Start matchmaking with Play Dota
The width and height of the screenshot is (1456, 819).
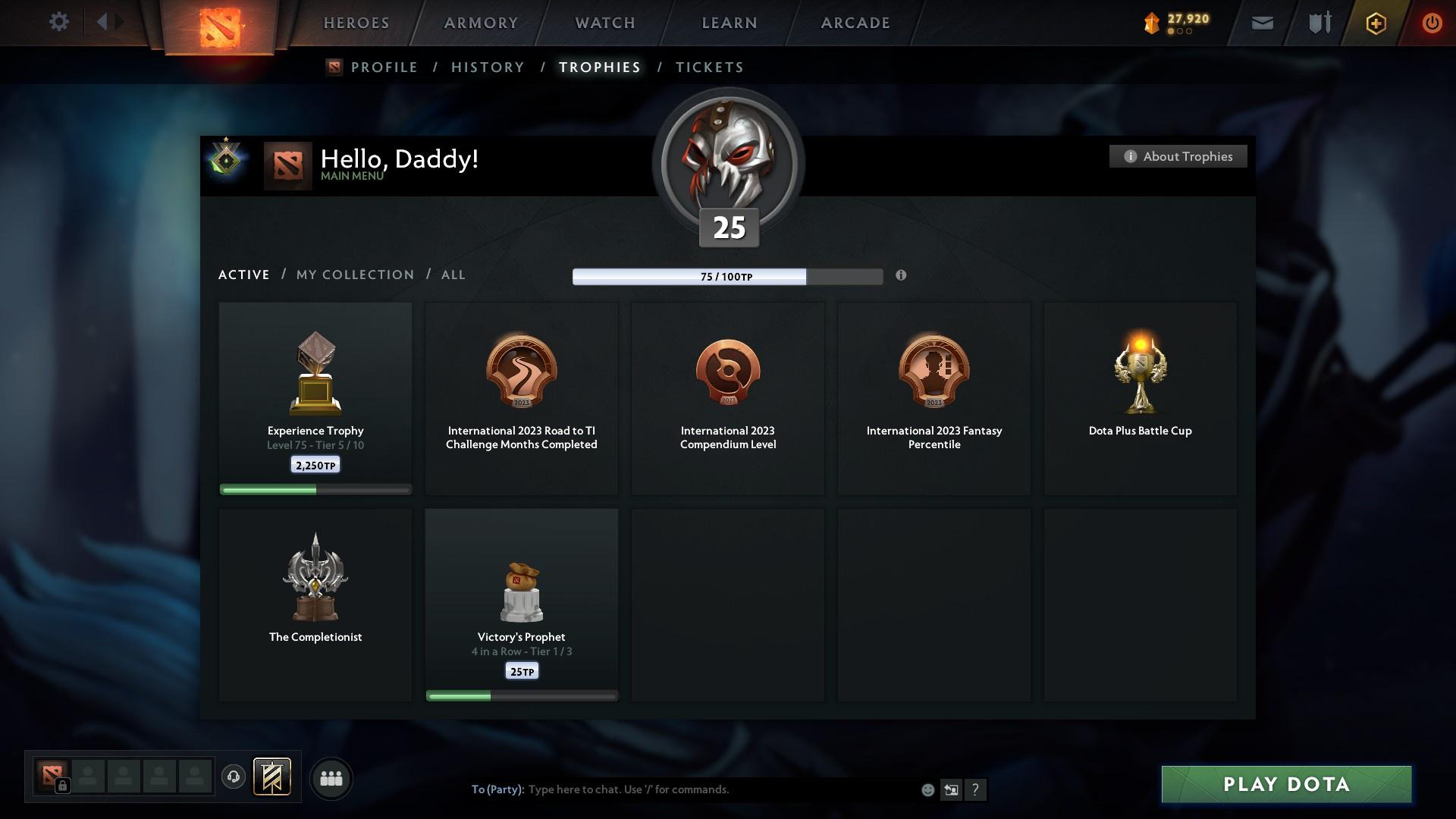tap(1286, 784)
